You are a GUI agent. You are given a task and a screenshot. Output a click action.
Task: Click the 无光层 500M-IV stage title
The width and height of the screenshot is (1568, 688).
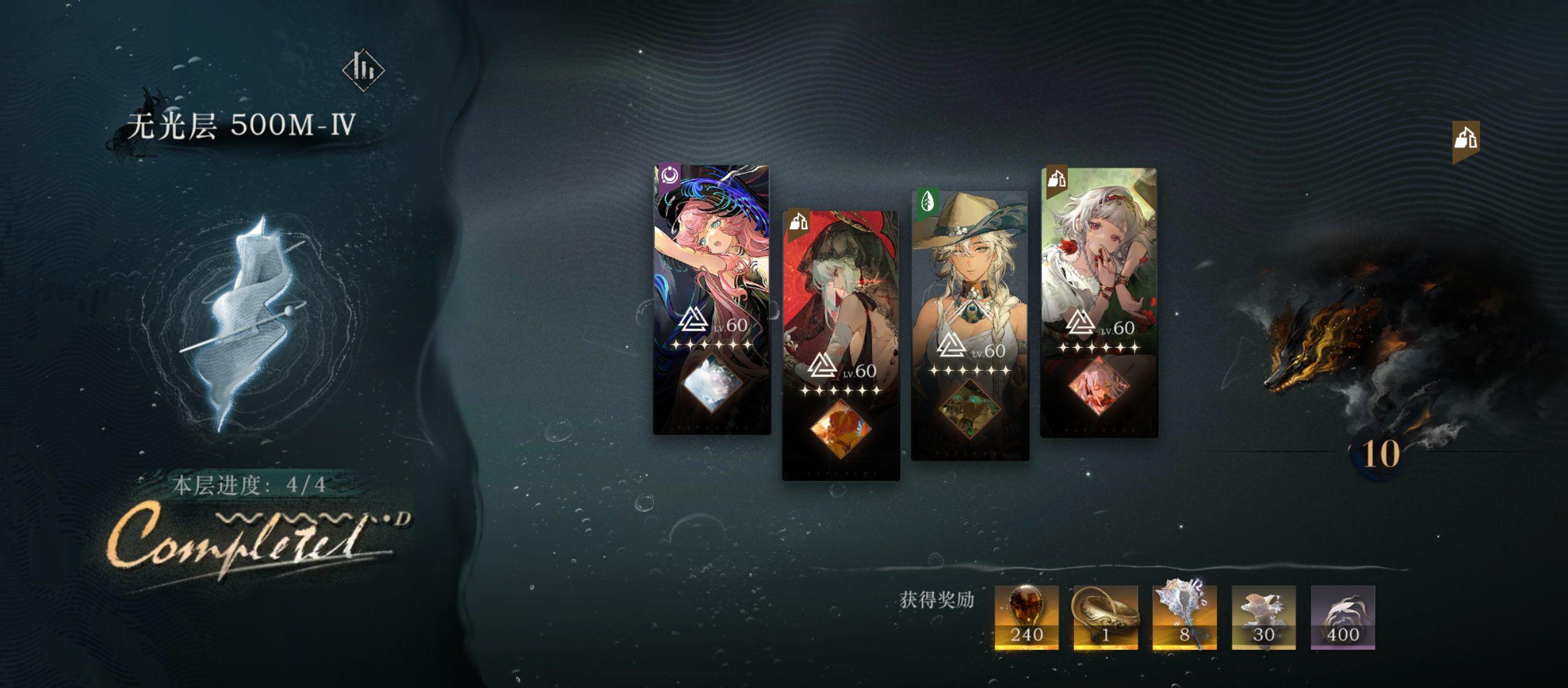pos(242,125)
